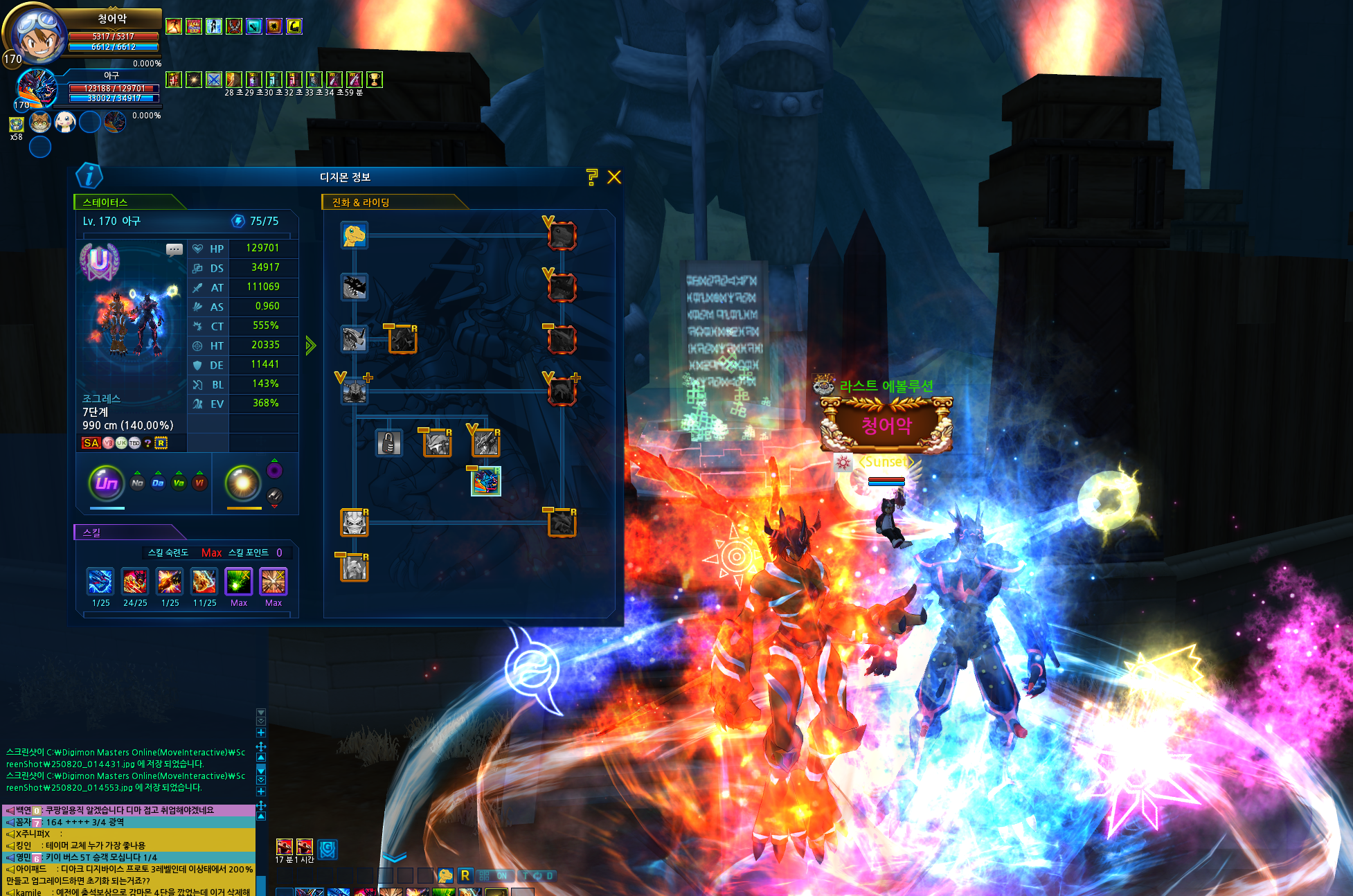Close the Digimon info window
Image resolution: width=1353 pixels, height=896 pixels.
click(x=614, y=177)
